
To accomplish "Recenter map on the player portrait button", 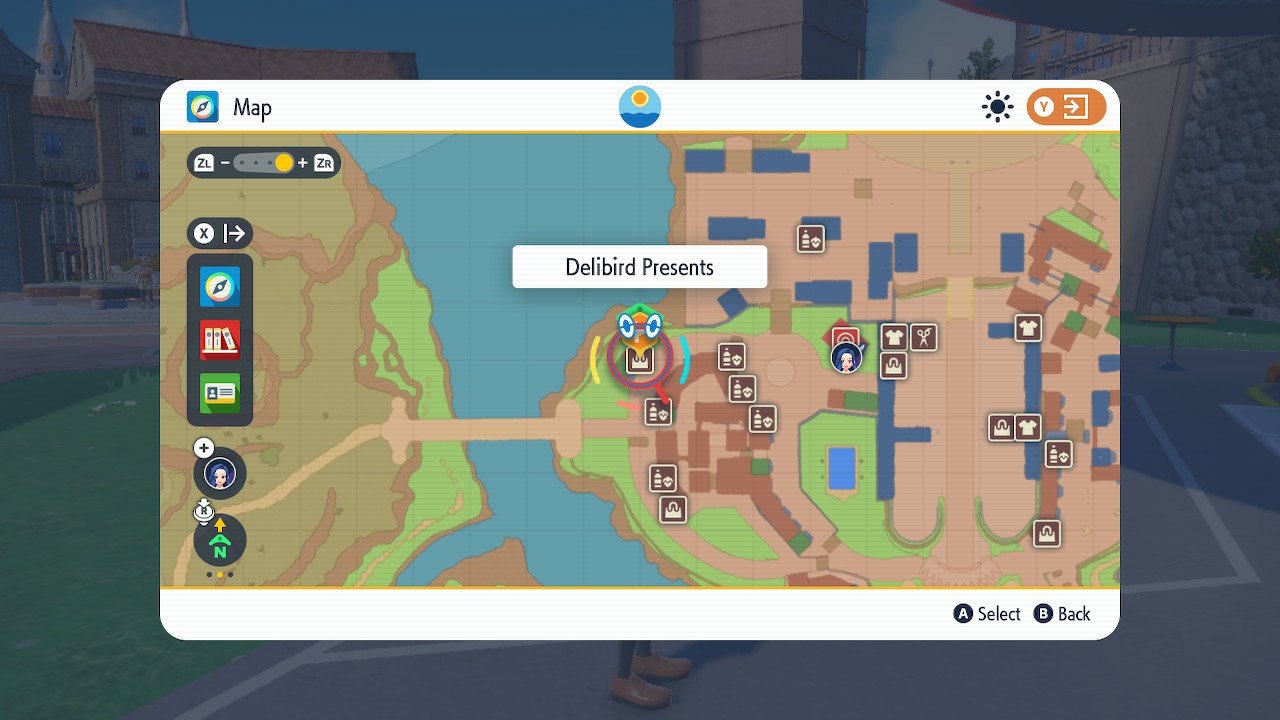I will point(220,473).
